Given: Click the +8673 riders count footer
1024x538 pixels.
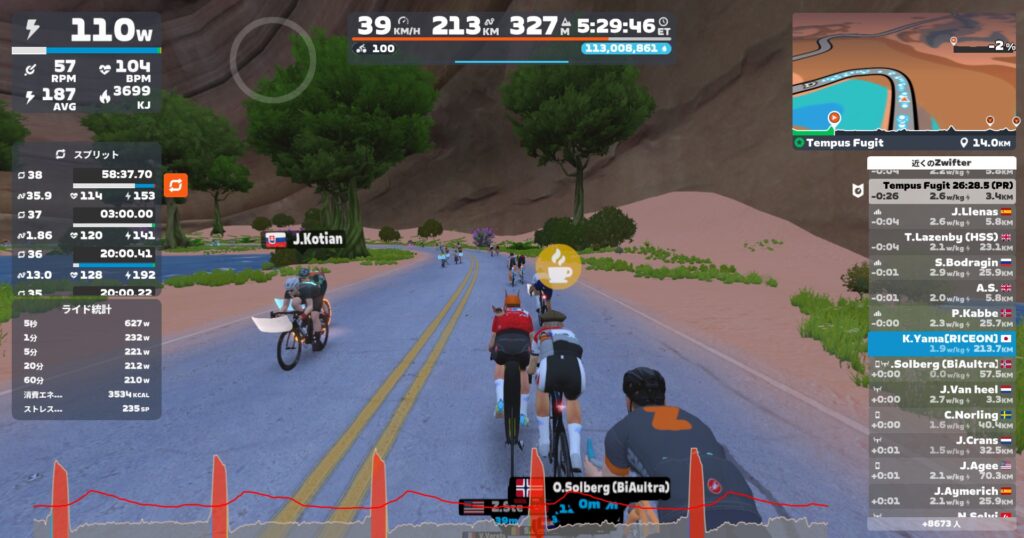Looking at the screenshot, I should [941, 523].
